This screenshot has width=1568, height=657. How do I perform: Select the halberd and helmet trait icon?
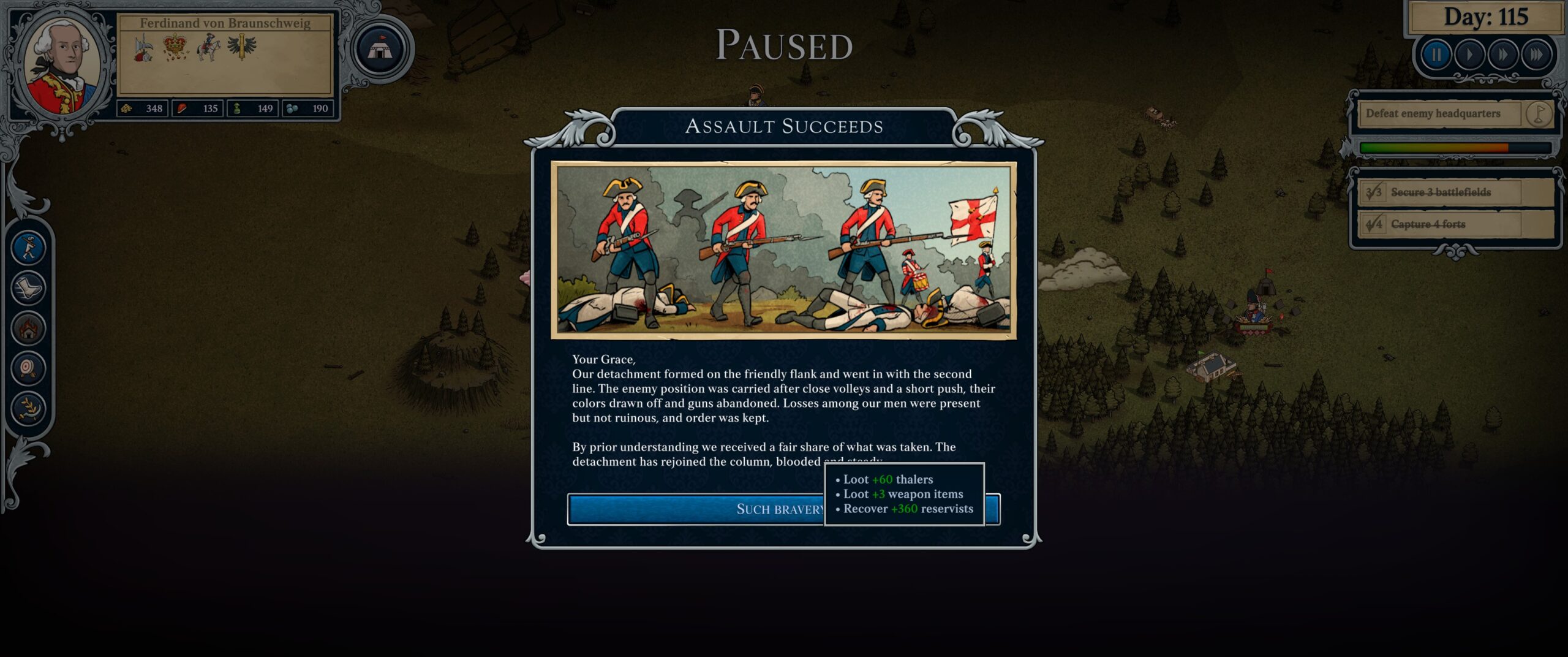pyautogui.click(x=144, y=48)
